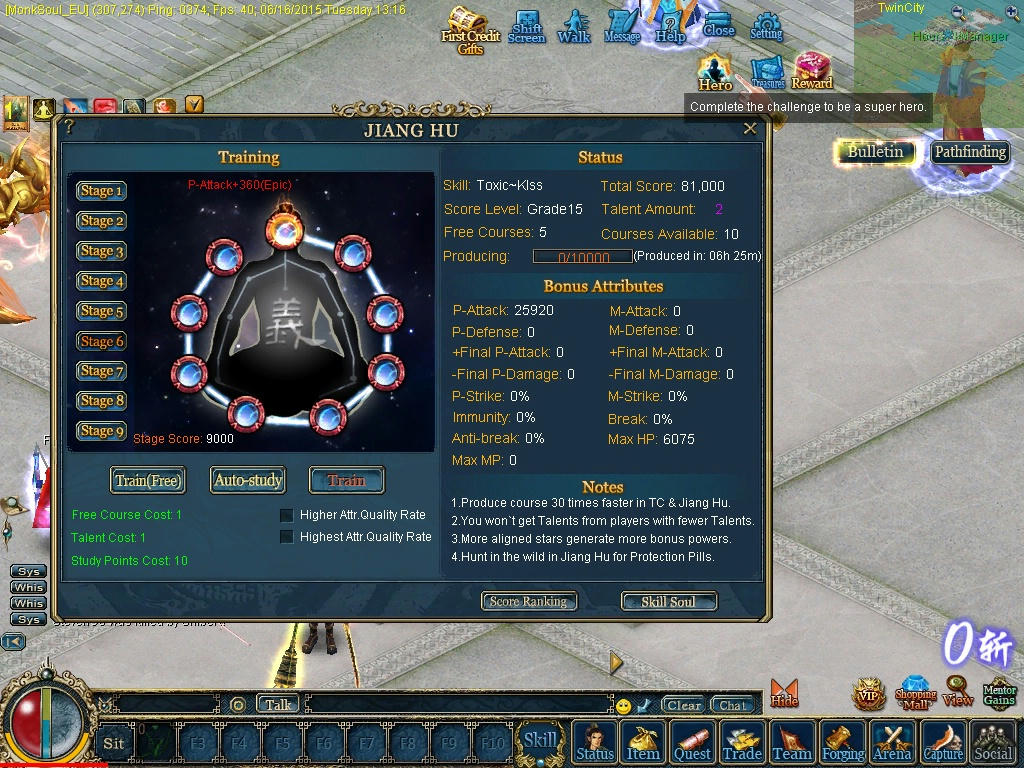Show the Bulletin board

[875, 152]
